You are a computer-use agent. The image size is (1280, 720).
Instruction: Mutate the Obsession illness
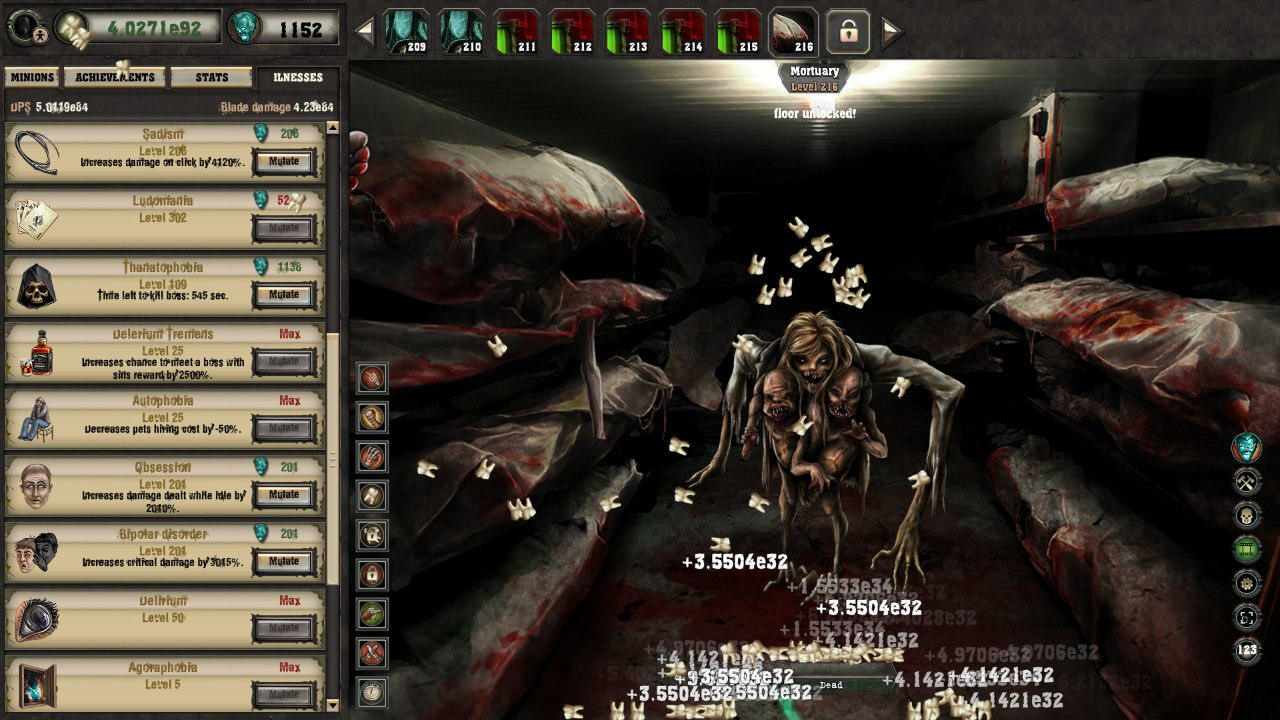click(284, 495)
